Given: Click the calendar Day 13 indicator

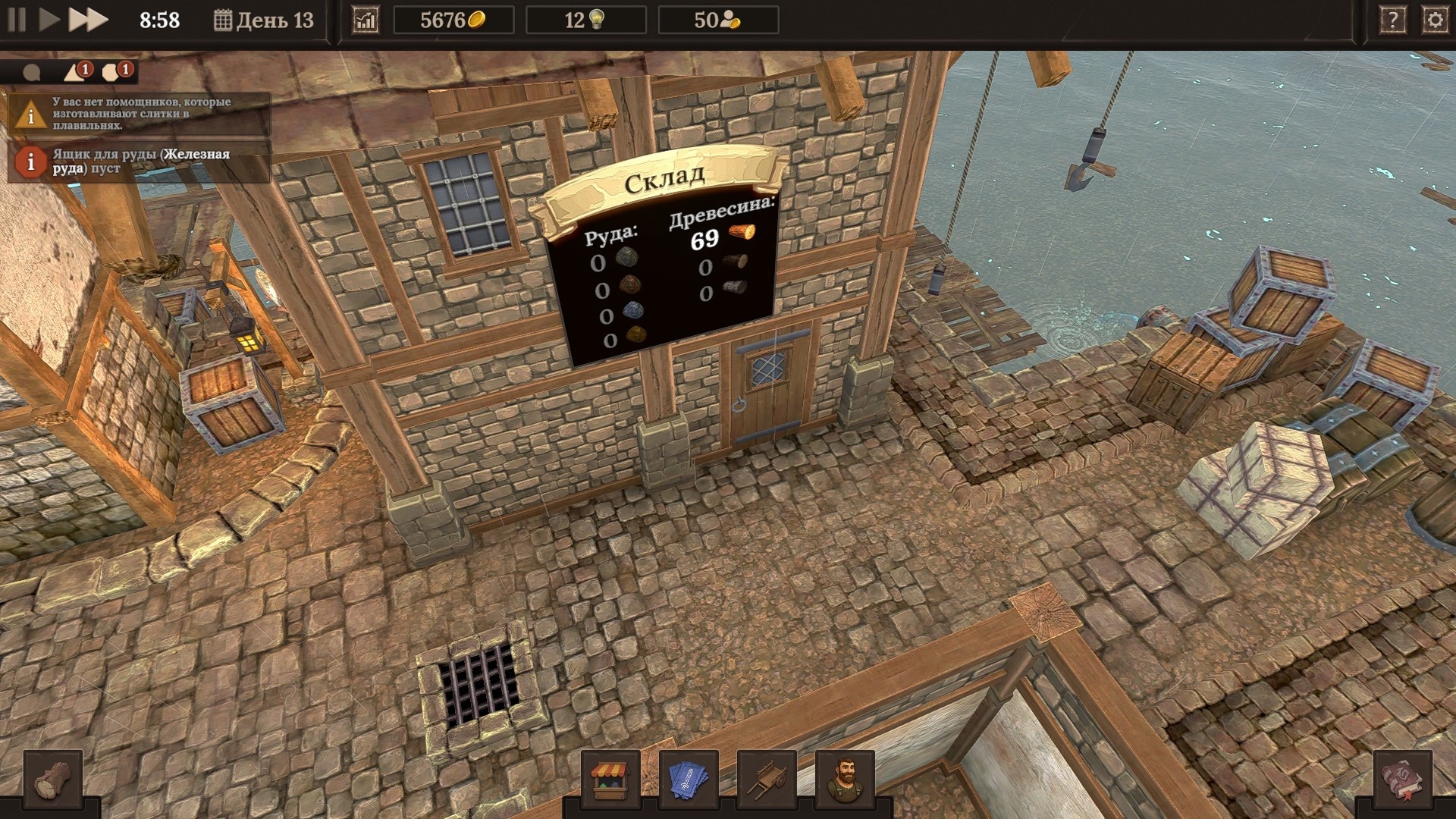Looking at the screenshot, I should pos(264,20).
